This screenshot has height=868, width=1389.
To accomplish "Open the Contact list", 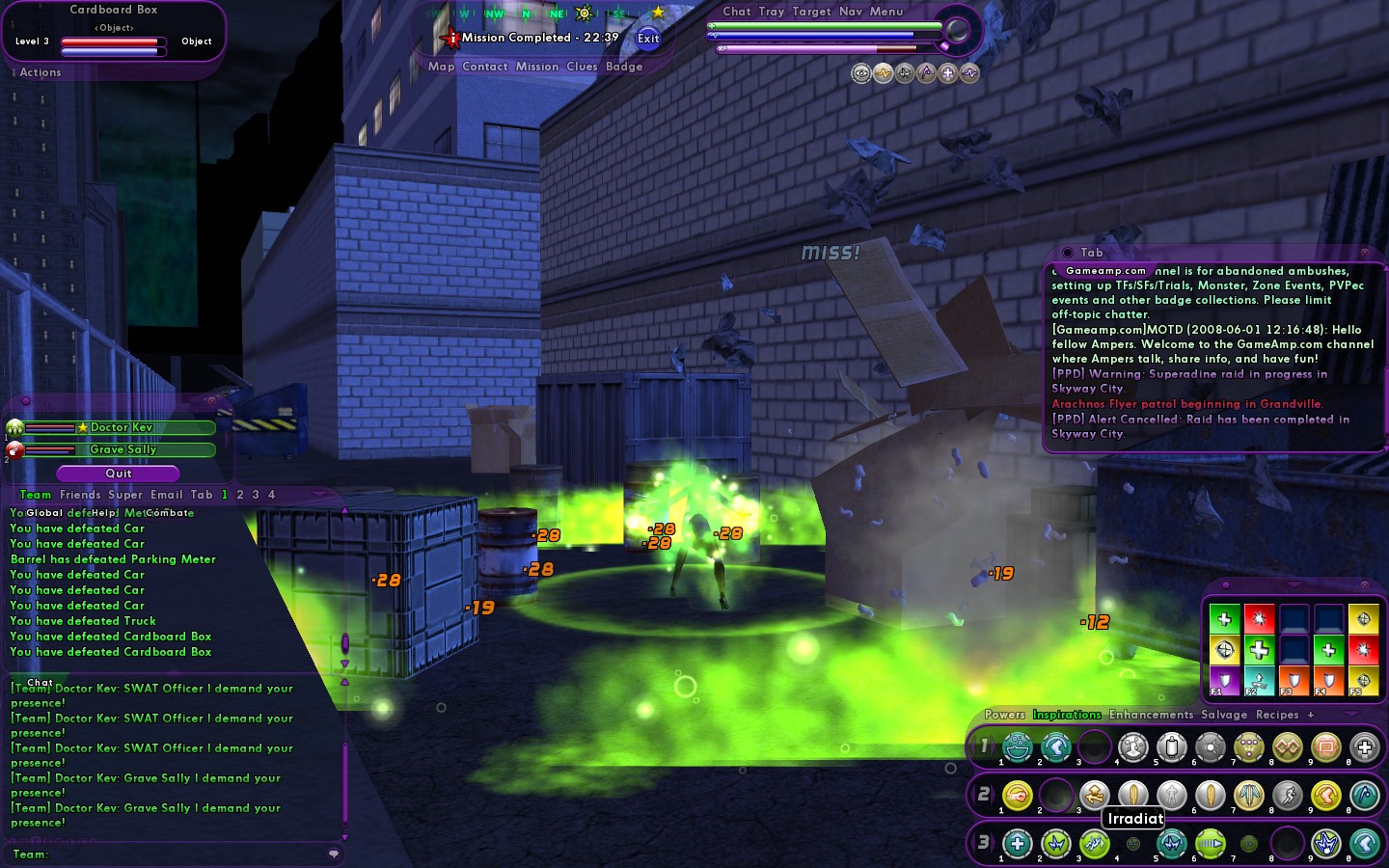I will click(x=484, y=67).
